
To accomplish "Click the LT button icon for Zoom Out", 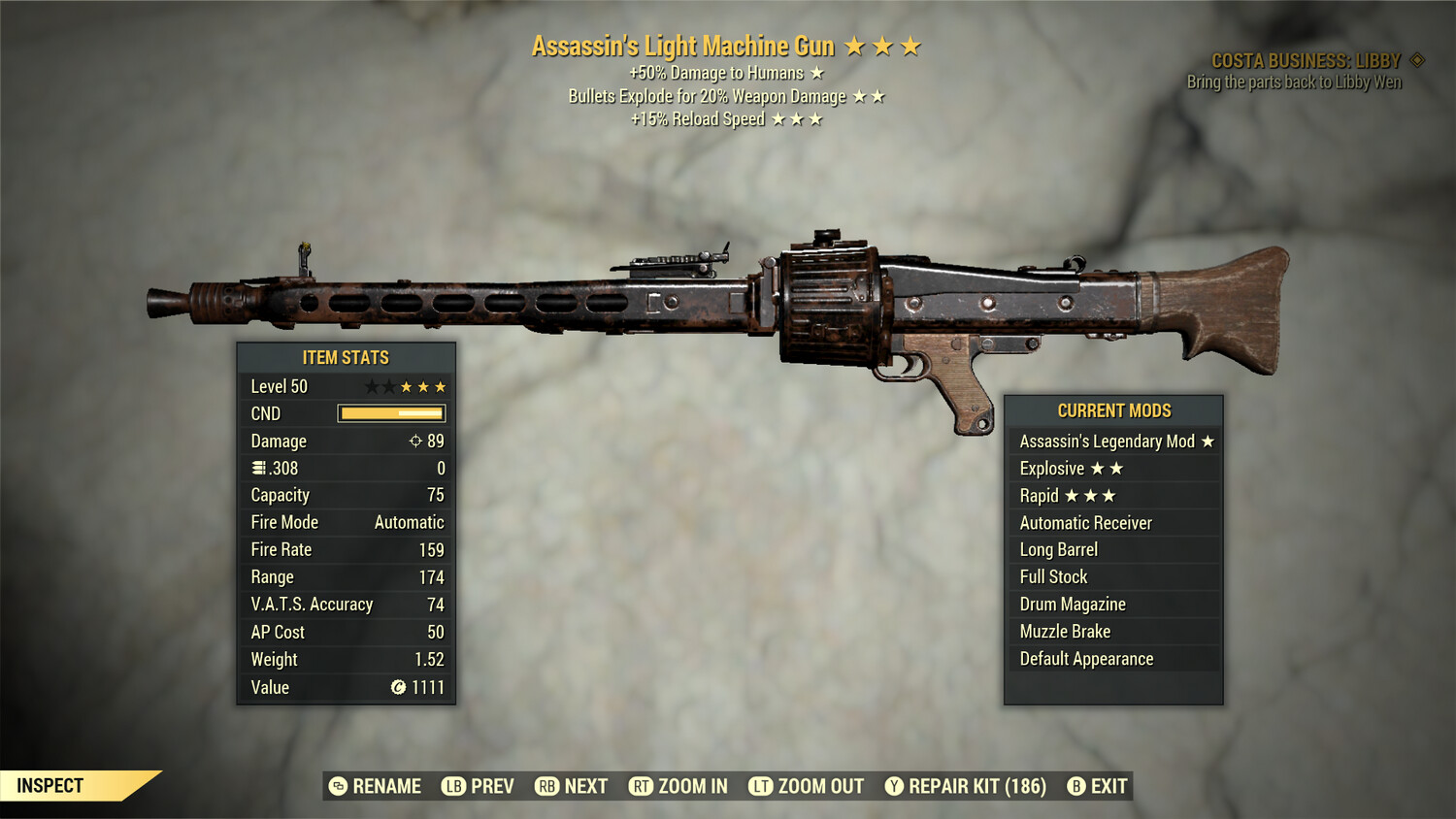I will click(762, 786).
